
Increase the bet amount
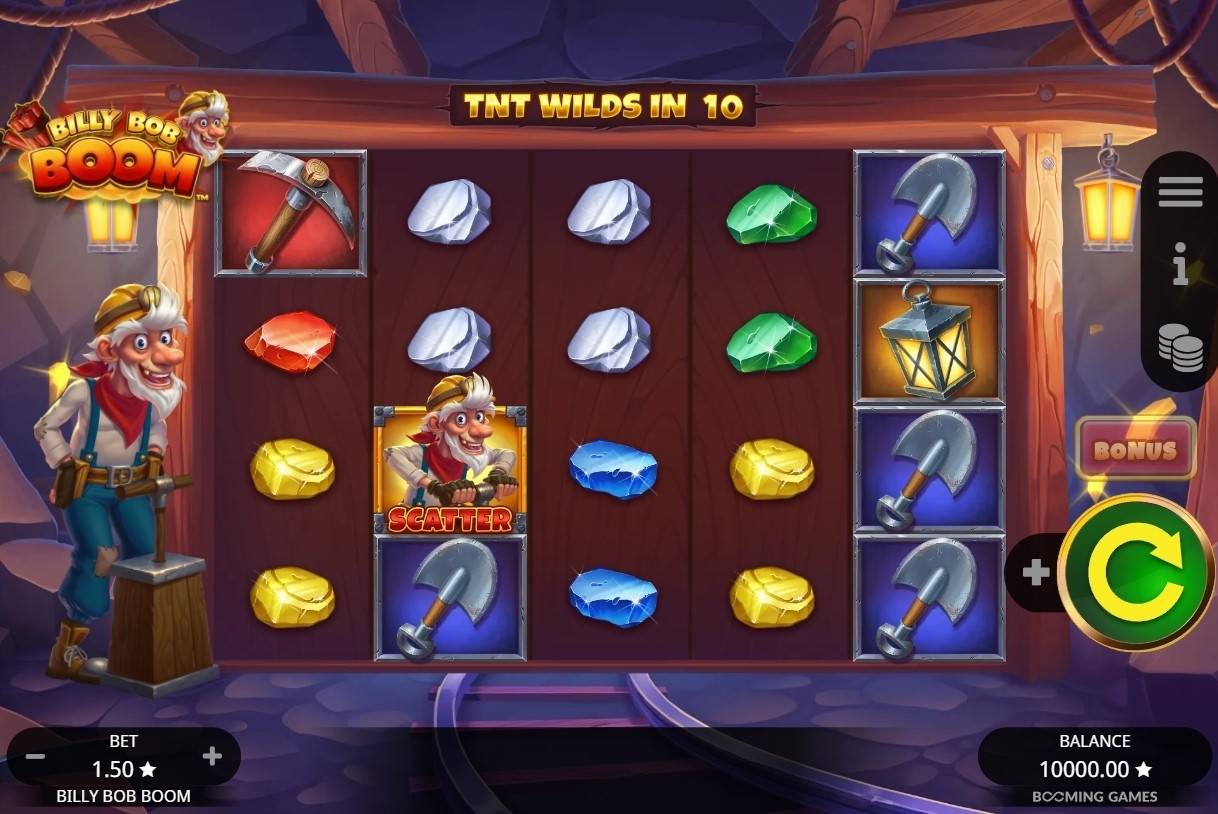click(212, 757)
